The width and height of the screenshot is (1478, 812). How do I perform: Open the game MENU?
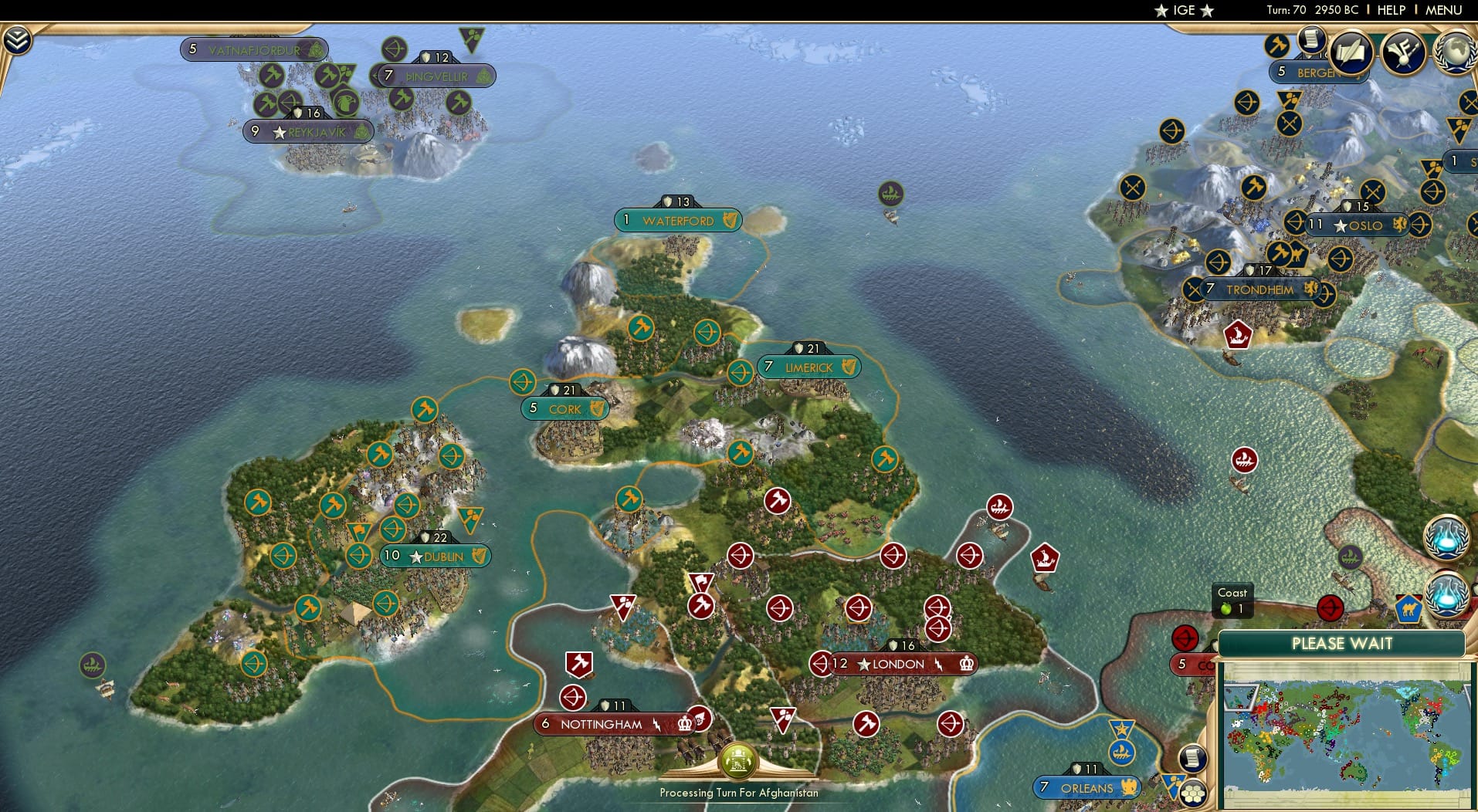1447,10
